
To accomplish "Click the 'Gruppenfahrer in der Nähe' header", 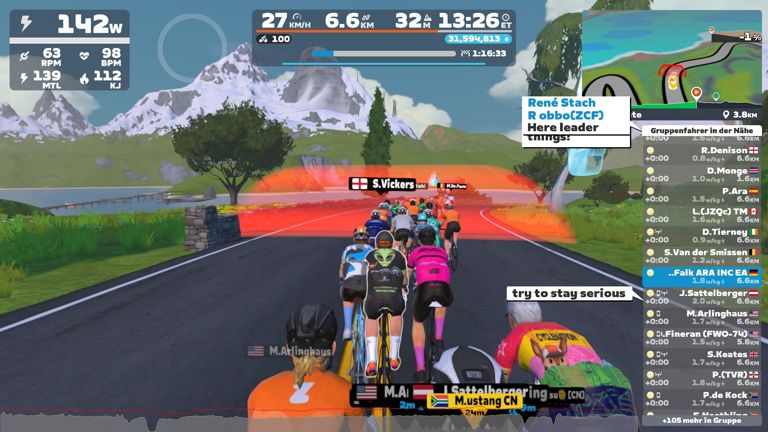I will coord(701,130).
